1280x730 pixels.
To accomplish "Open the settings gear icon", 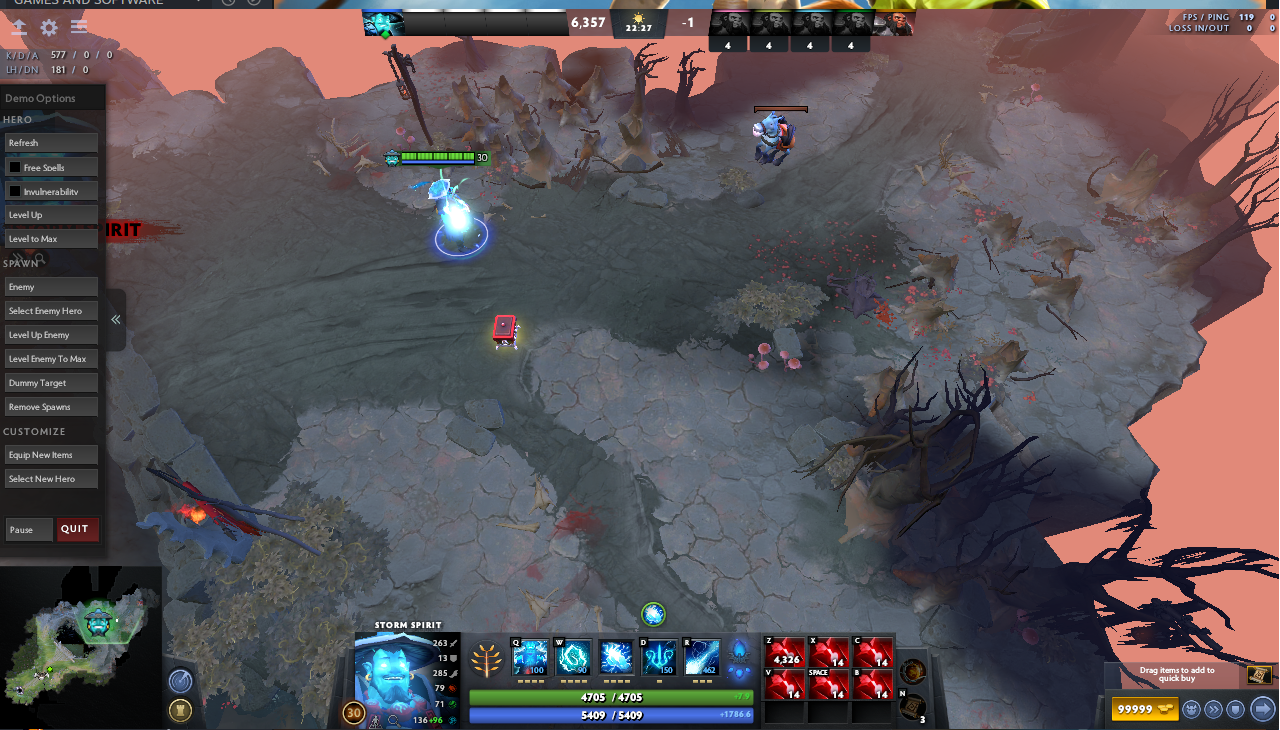I will (x=49, y=28).
